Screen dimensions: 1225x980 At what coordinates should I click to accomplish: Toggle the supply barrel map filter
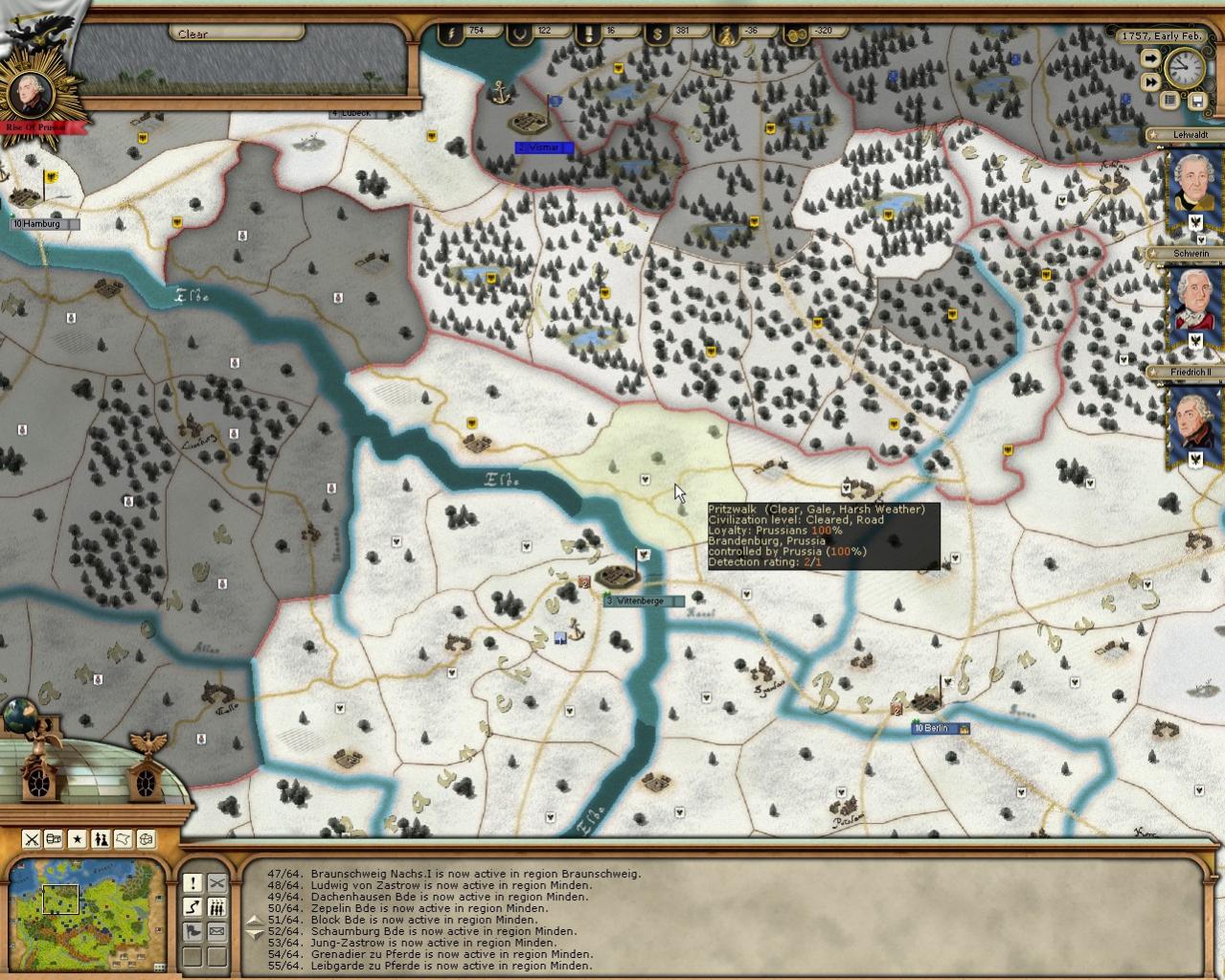pyautogui.click(x=55, y=839)
